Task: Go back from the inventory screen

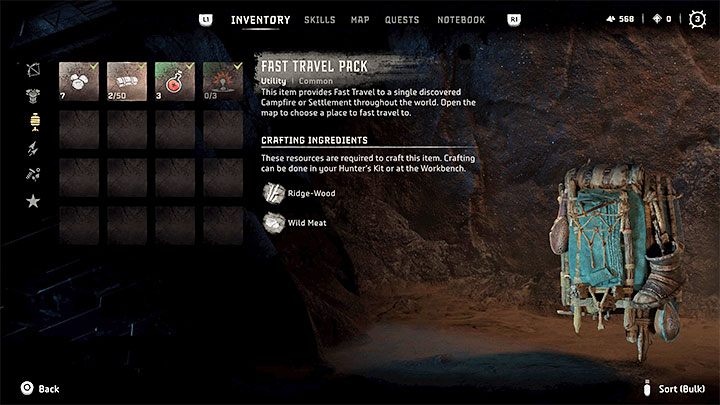Action: pos(38,389)
